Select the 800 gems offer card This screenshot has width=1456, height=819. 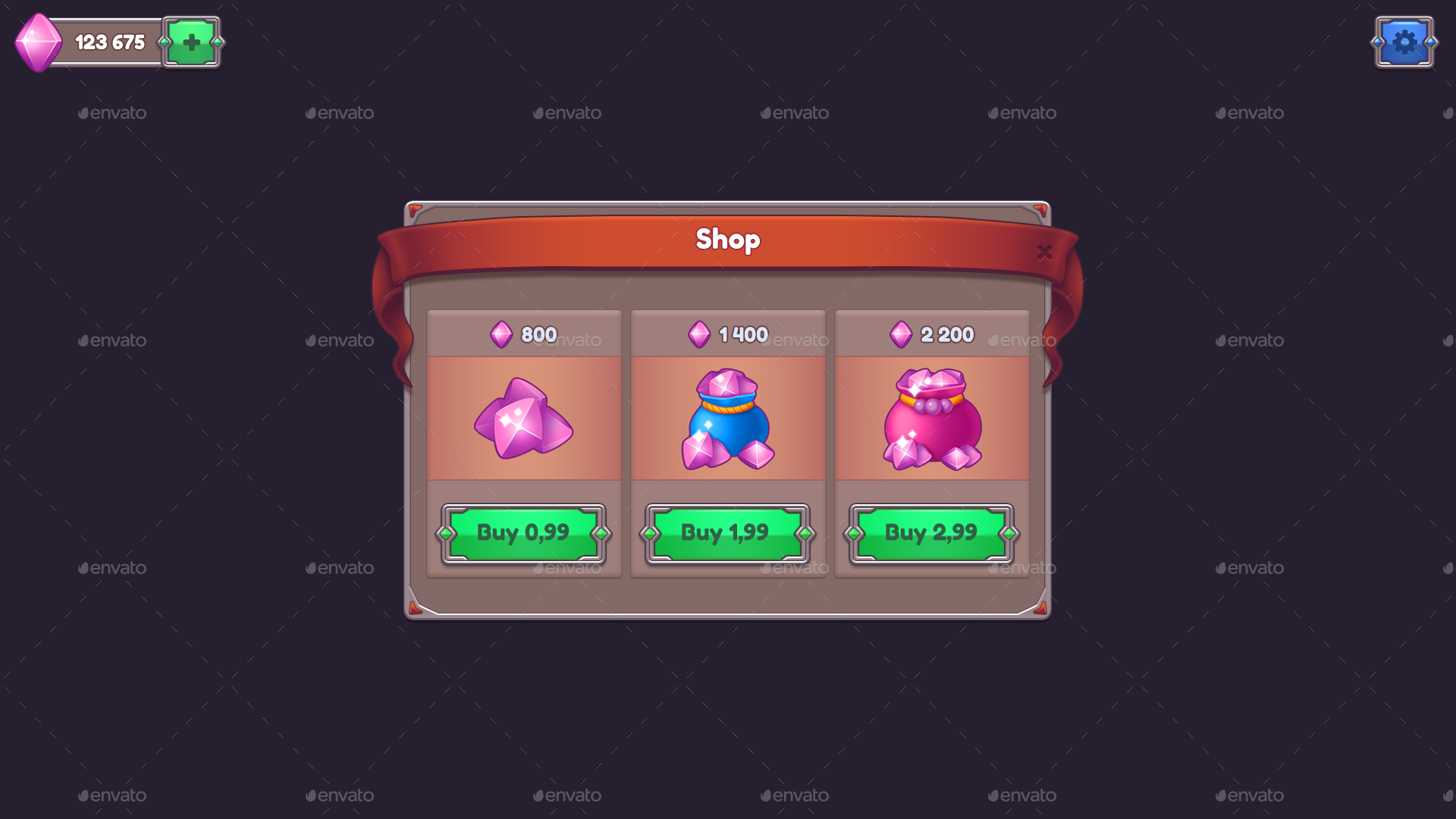(524, 444)
